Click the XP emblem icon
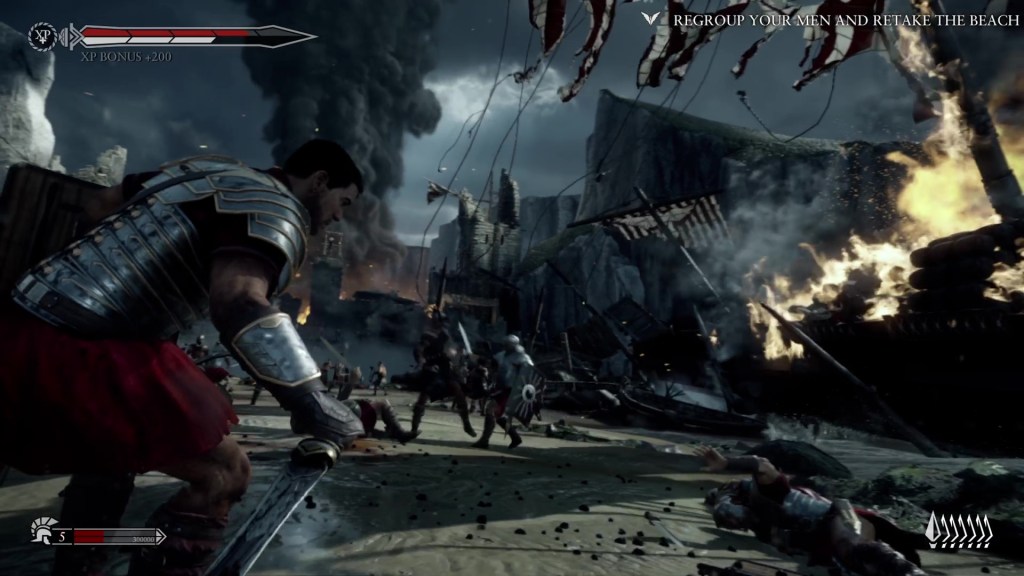 [44, 37]
